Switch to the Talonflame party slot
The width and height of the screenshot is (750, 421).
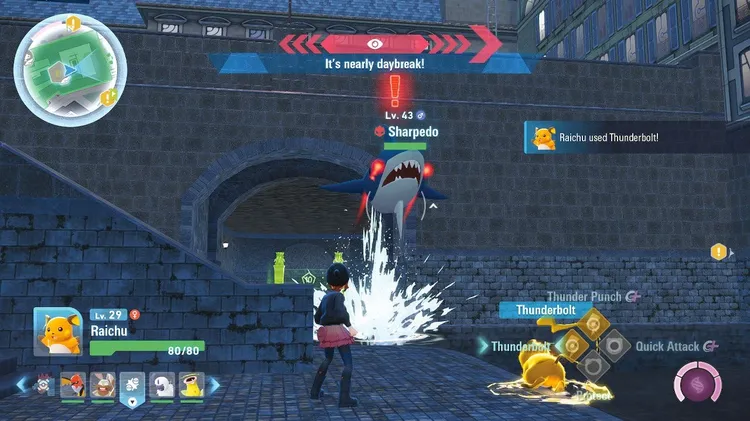tap(73, 384)
